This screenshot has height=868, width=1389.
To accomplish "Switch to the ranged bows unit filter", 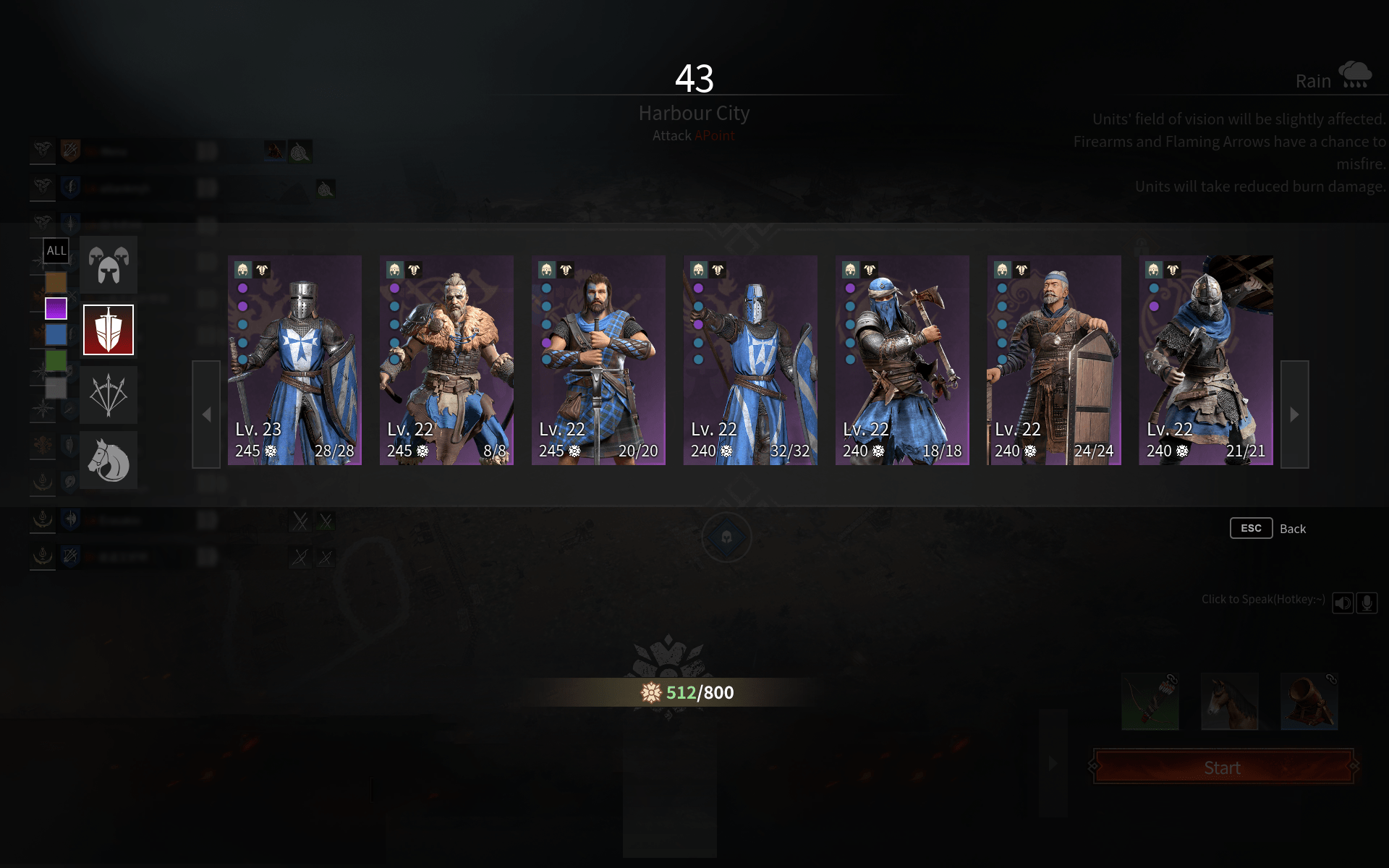I will coord(109,395).
